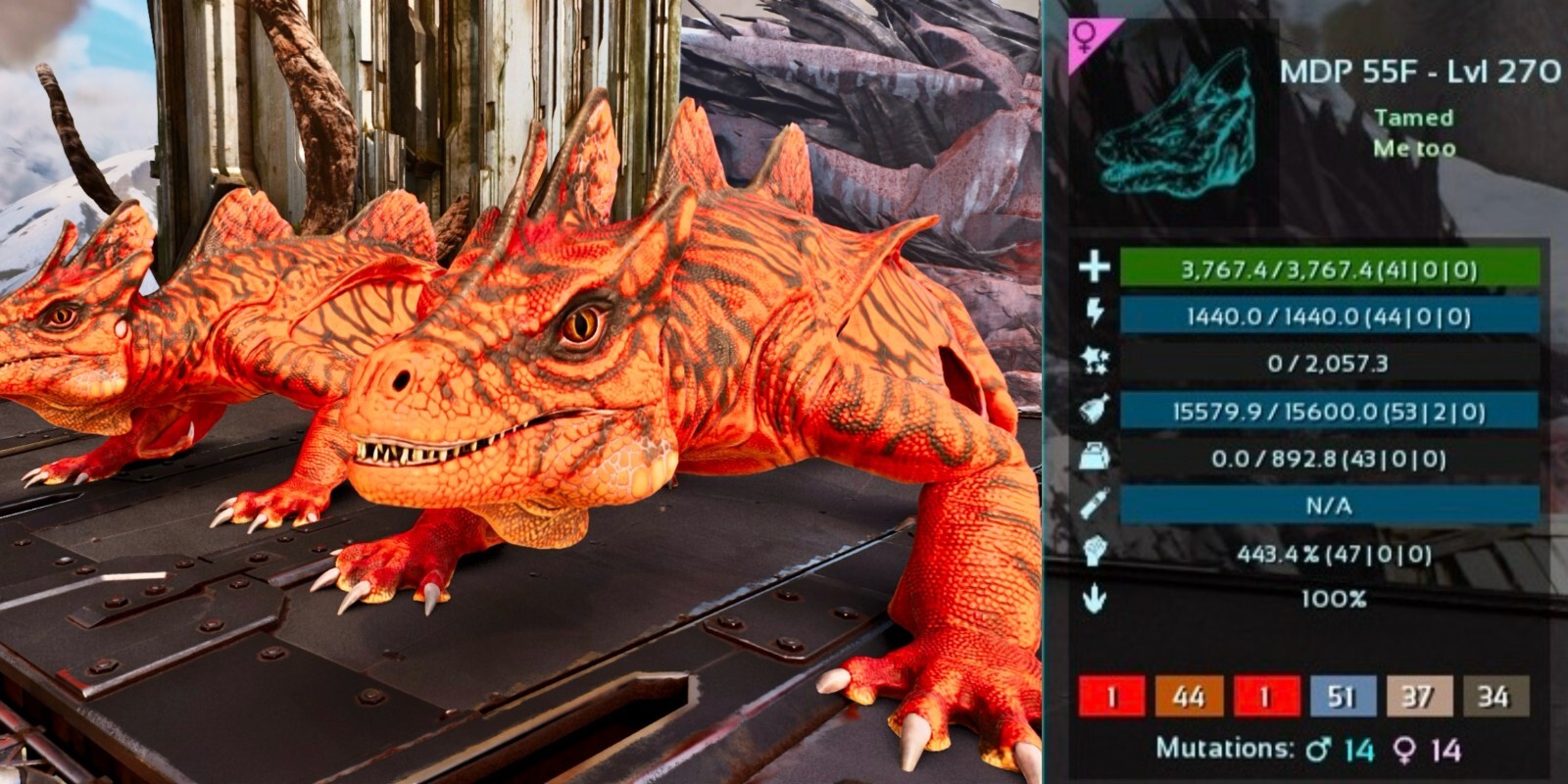This screenshot has height=784, width=1568.
Task: Click the pink female gender icon
Action: point(1087,38)
